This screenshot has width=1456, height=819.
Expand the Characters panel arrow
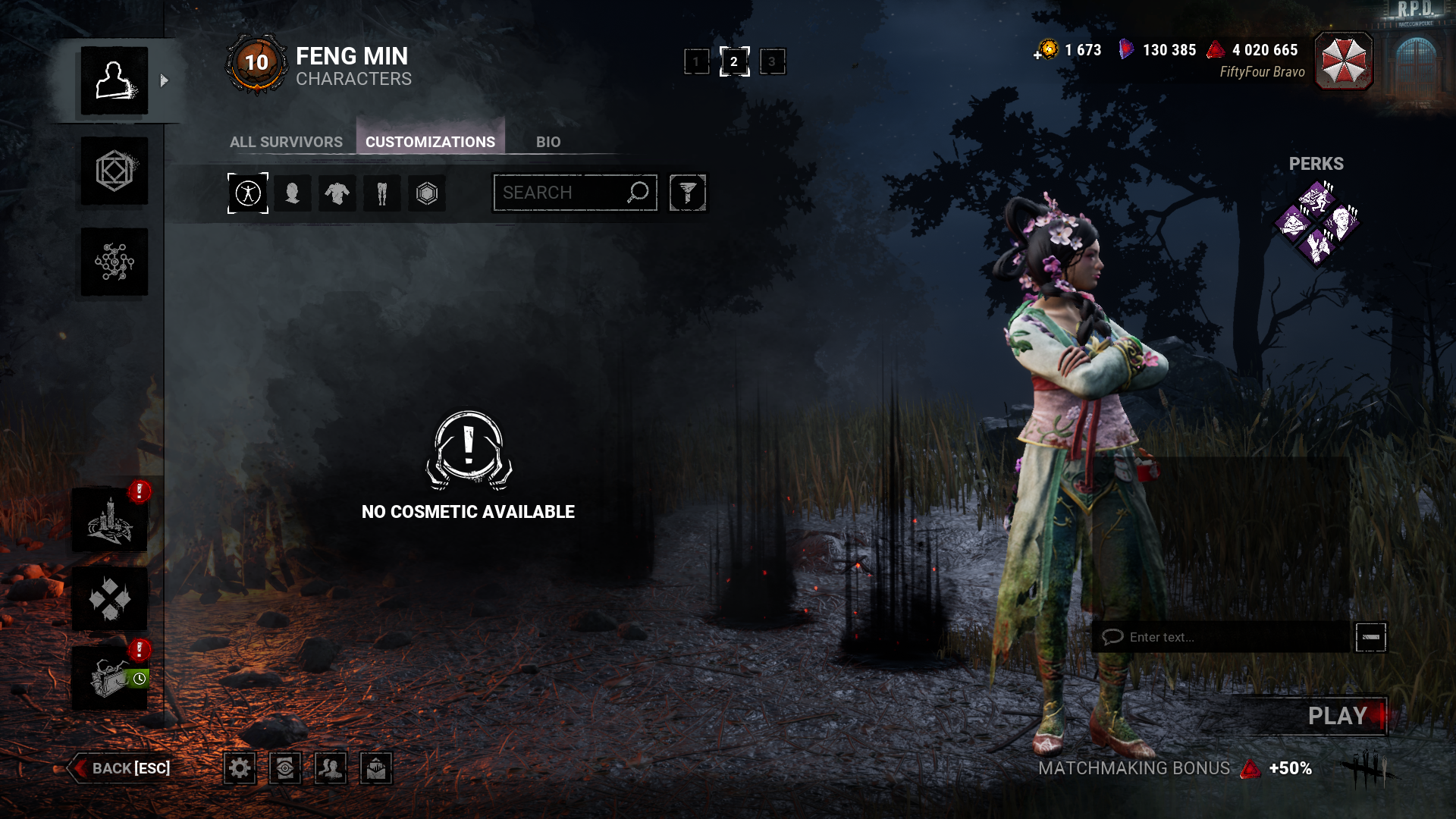point(164,80)
